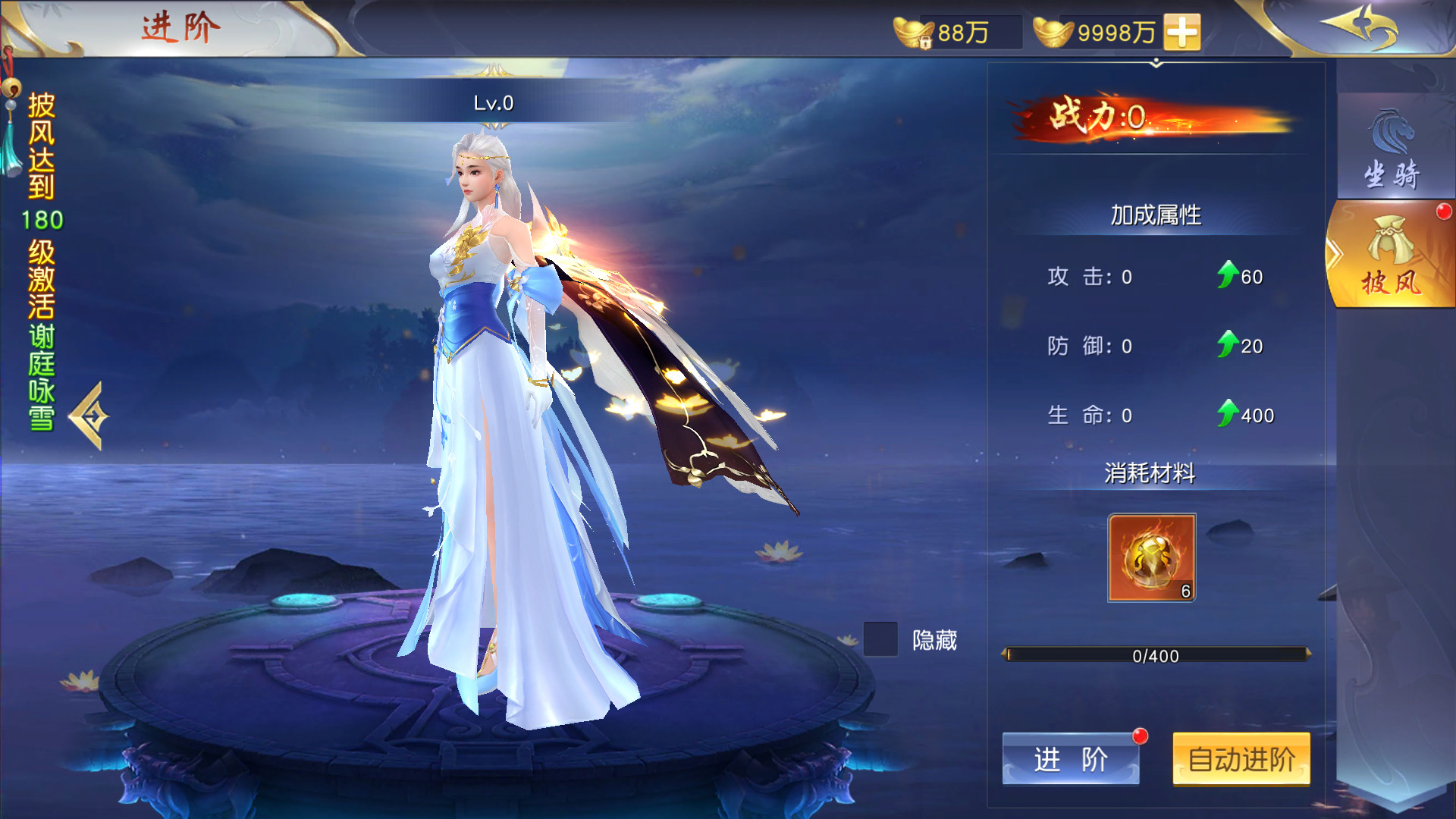Viewport: 1456px width, 819px height.
Task: Select the 披风 cloak tab
Action: pyautogui.click(x=1392, y=256)
